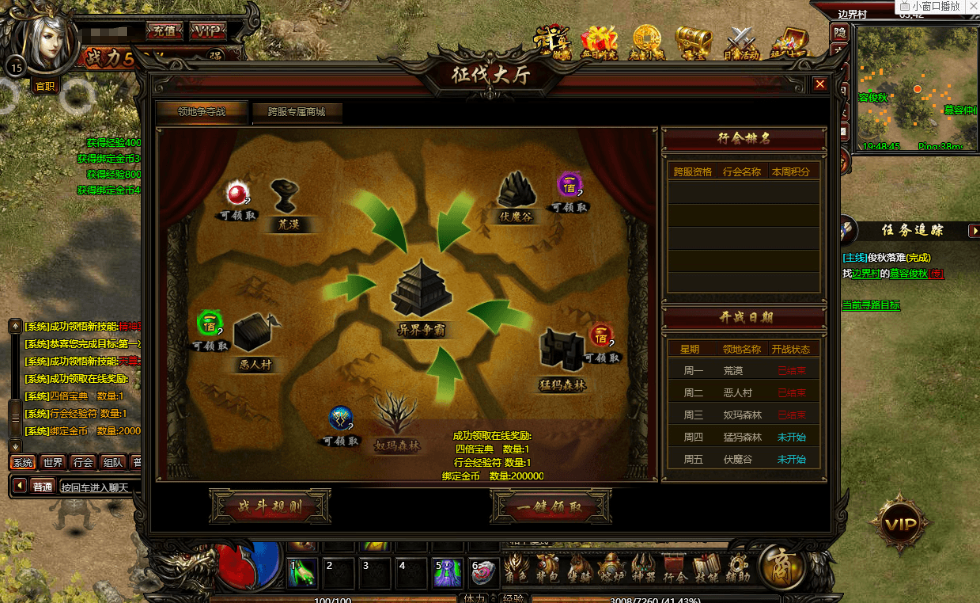Image resolution: width=980 pixels, height=603 pixels.
Task: Open the 世界 chat channel tab
Action: click(x=53, y=463)
